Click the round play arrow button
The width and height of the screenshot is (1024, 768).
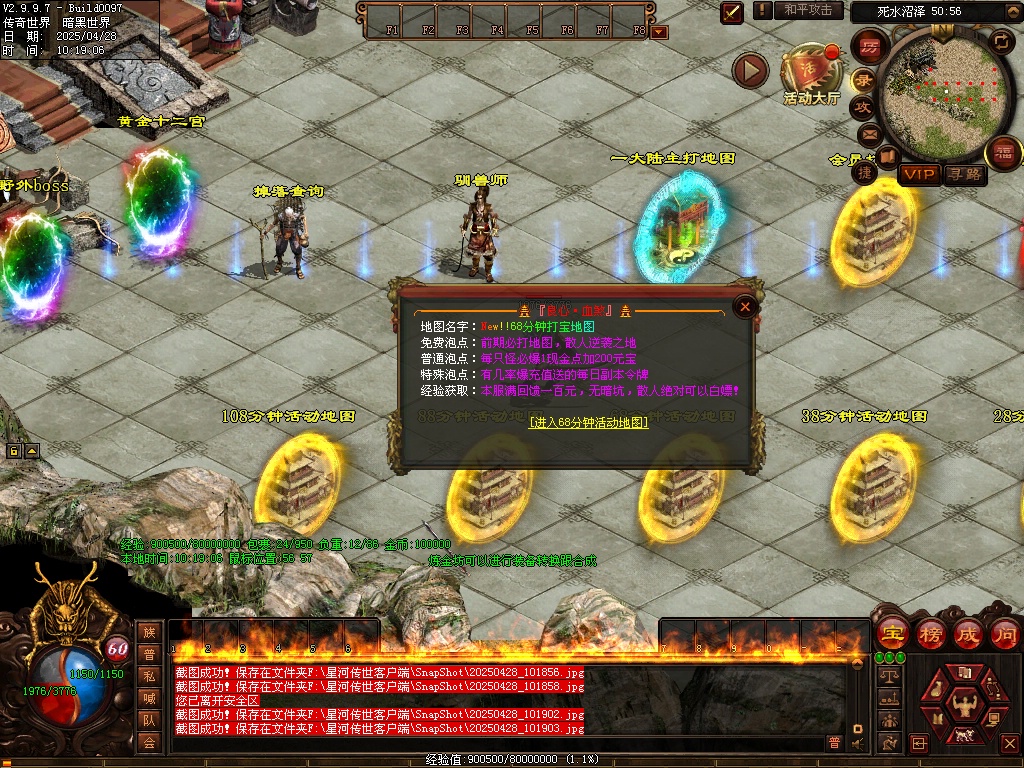(x=750, y=70)
